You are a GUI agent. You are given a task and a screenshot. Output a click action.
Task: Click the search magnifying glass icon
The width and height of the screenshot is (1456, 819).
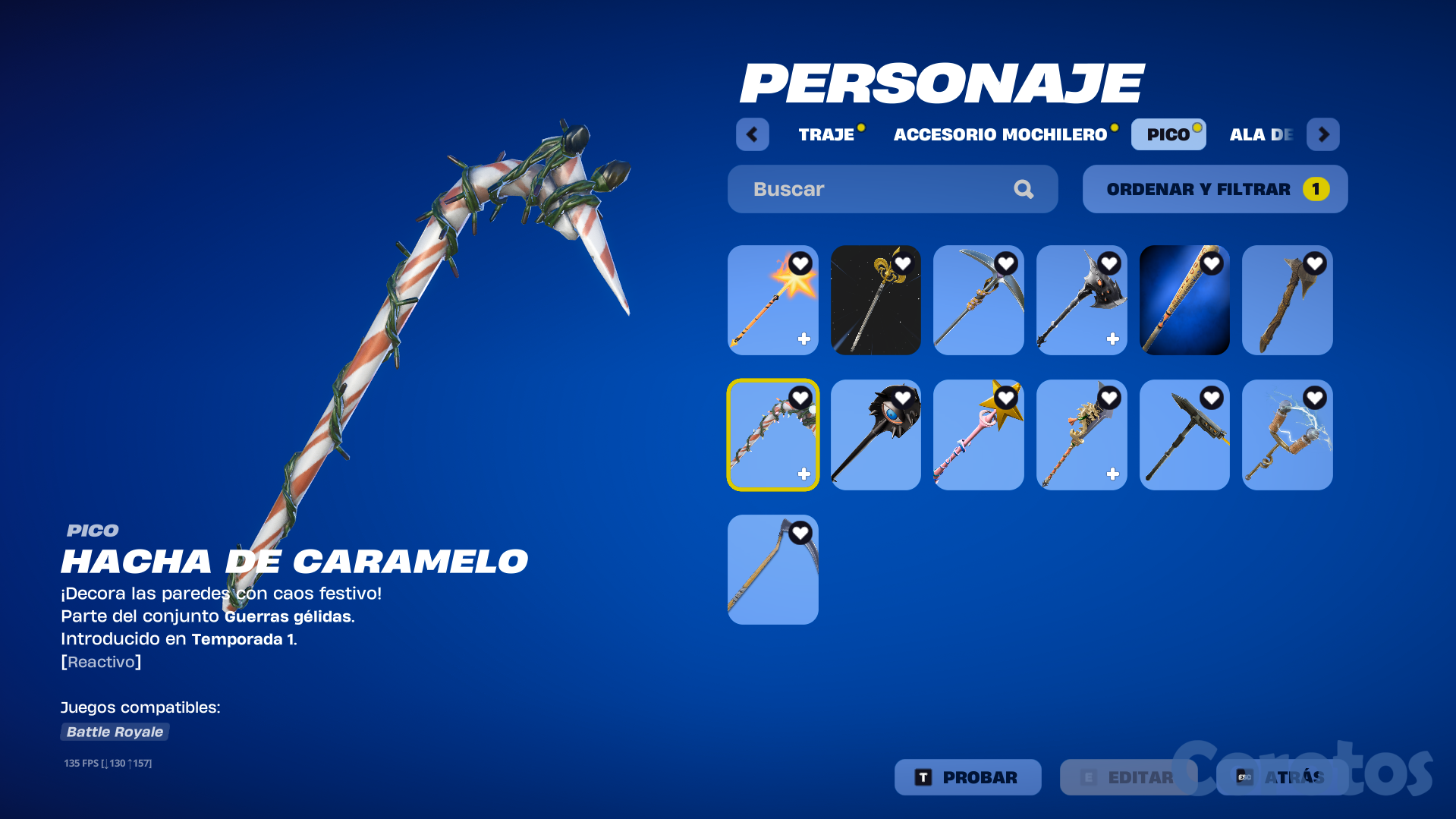(1024, 189)
